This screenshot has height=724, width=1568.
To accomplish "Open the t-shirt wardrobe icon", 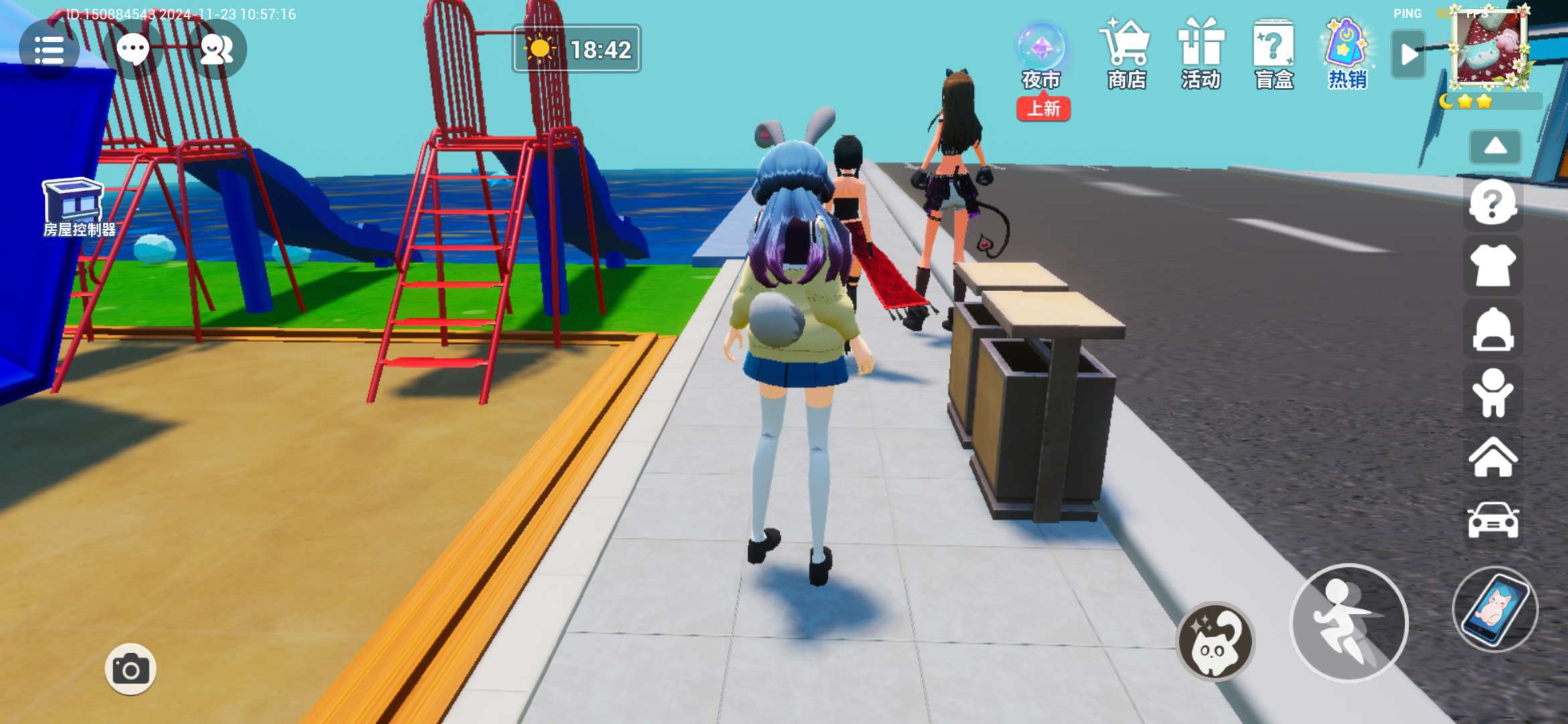I will (1492, 266).
